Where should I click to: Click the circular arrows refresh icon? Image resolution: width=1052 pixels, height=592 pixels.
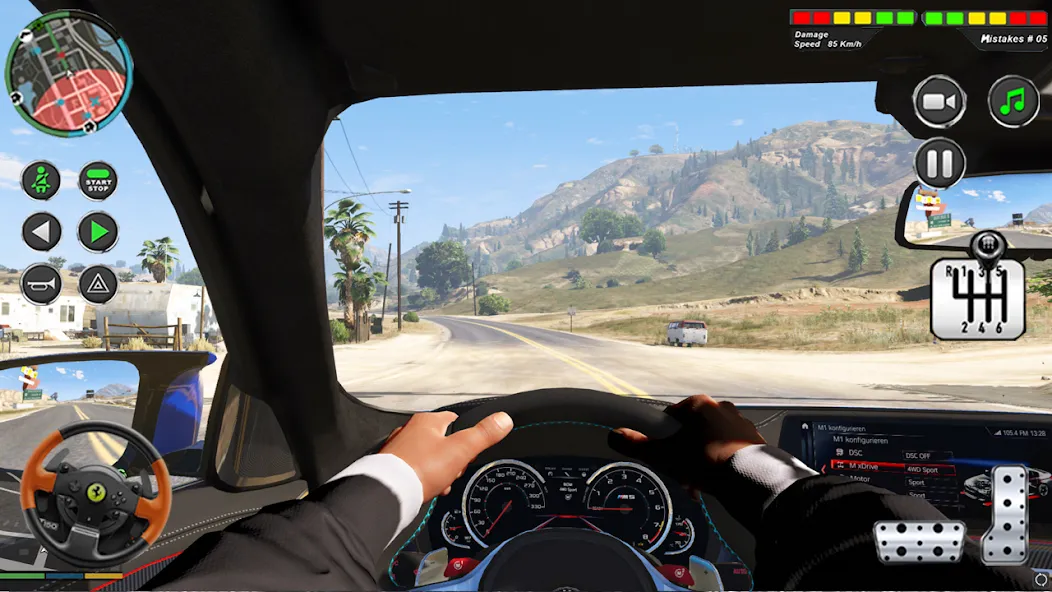[x=1041, y=580]
